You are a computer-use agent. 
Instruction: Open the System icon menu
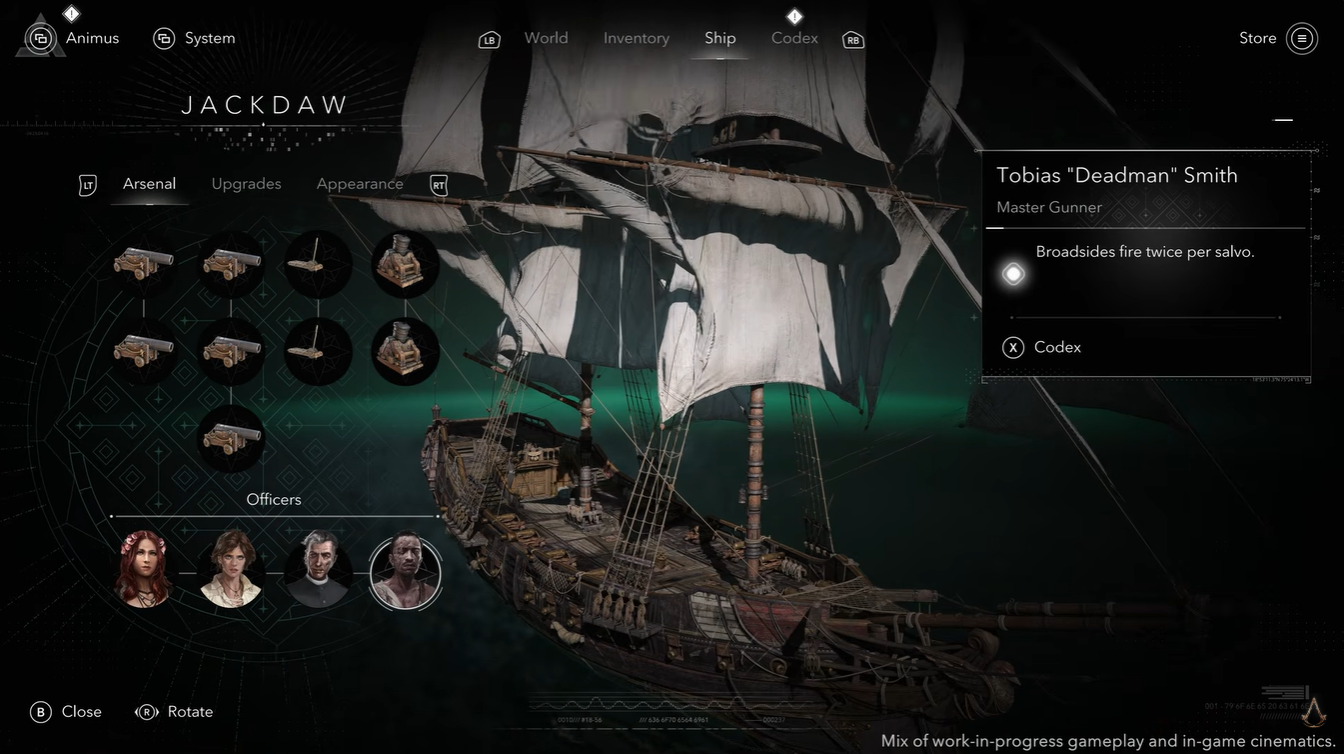pos(163,37)
